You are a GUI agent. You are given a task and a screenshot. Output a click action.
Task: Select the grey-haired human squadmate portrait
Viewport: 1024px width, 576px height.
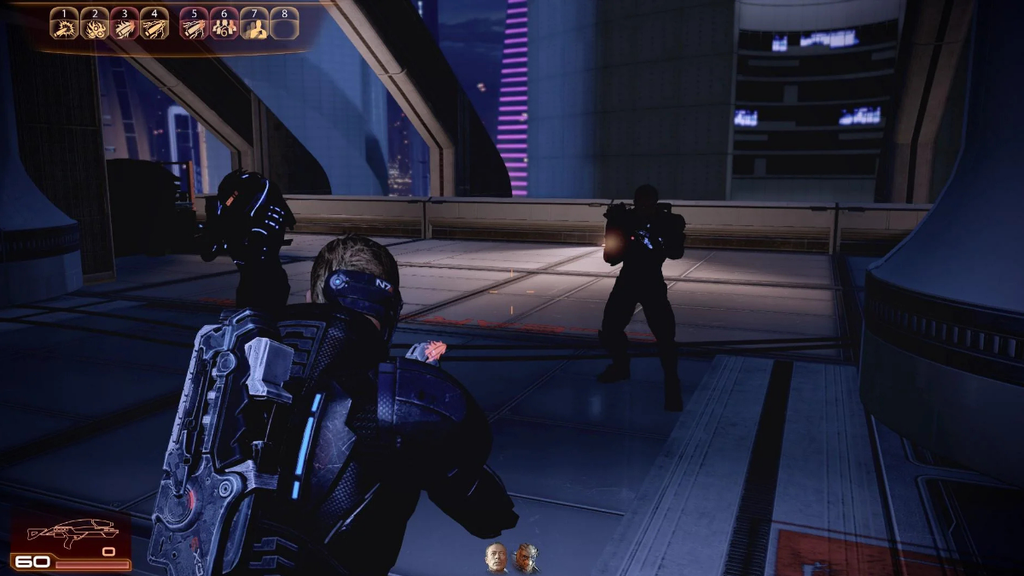click(497, 557)
